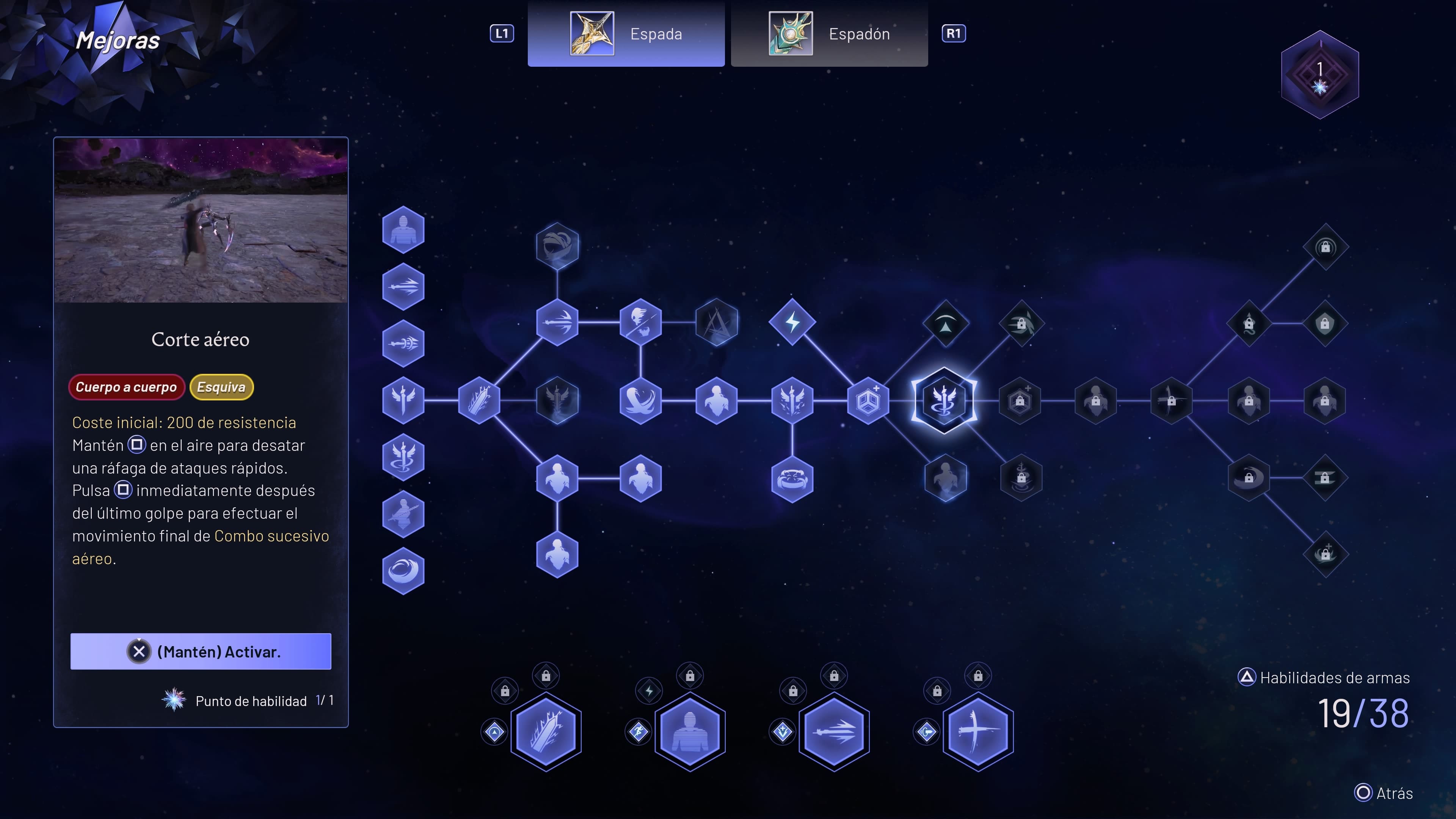
Task: Select the crab-shaped skill node
Action: (x=792, y=479)
